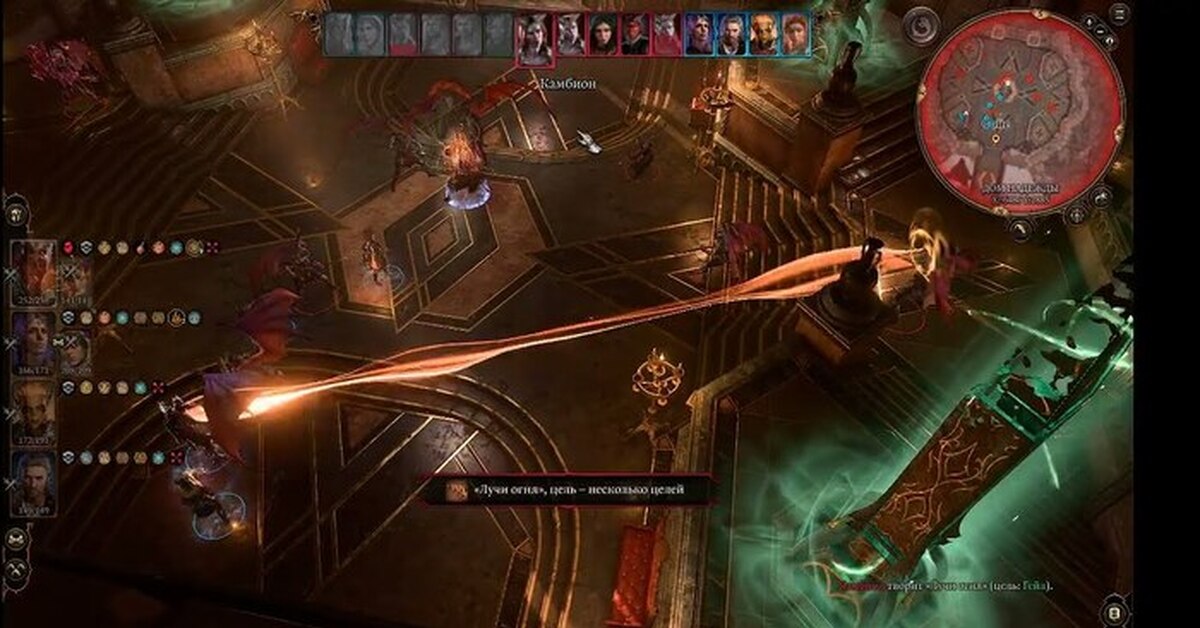Click the first greyed-out turn-order portrait
Screen dimensions: 1200x628
pos(339,34)
